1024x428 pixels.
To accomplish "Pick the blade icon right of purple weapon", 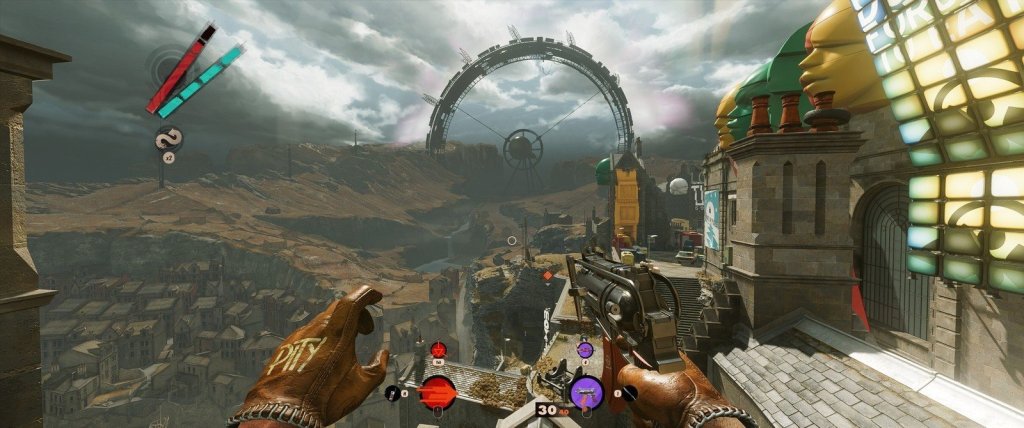I will (630, 393).
